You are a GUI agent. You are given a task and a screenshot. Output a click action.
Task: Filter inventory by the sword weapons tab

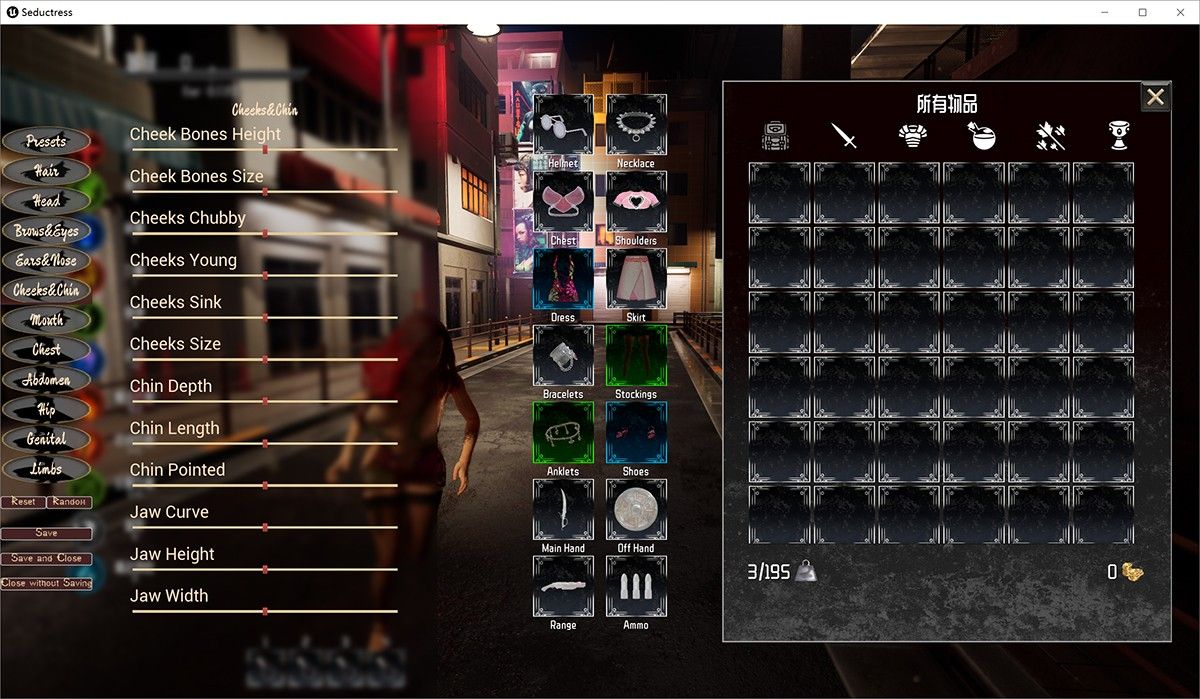click(x=845, y=136)
